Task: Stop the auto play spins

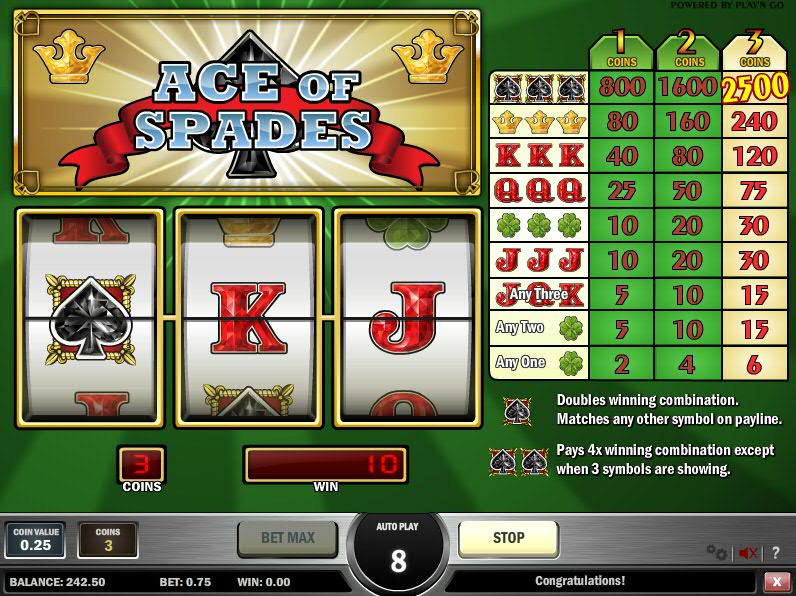Action: [x=508, y=538]
